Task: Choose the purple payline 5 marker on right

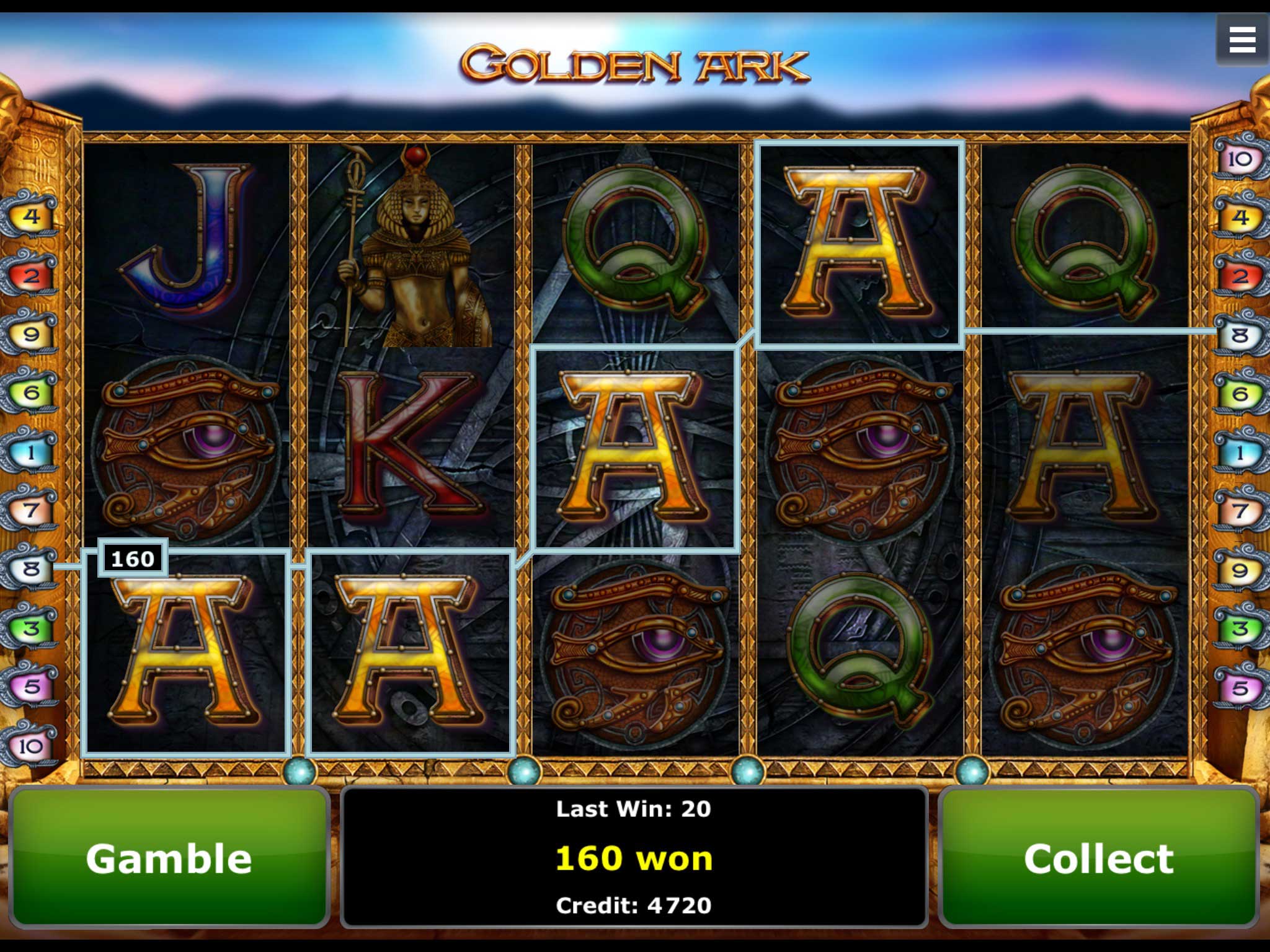Action: [x=1240, y=688]
